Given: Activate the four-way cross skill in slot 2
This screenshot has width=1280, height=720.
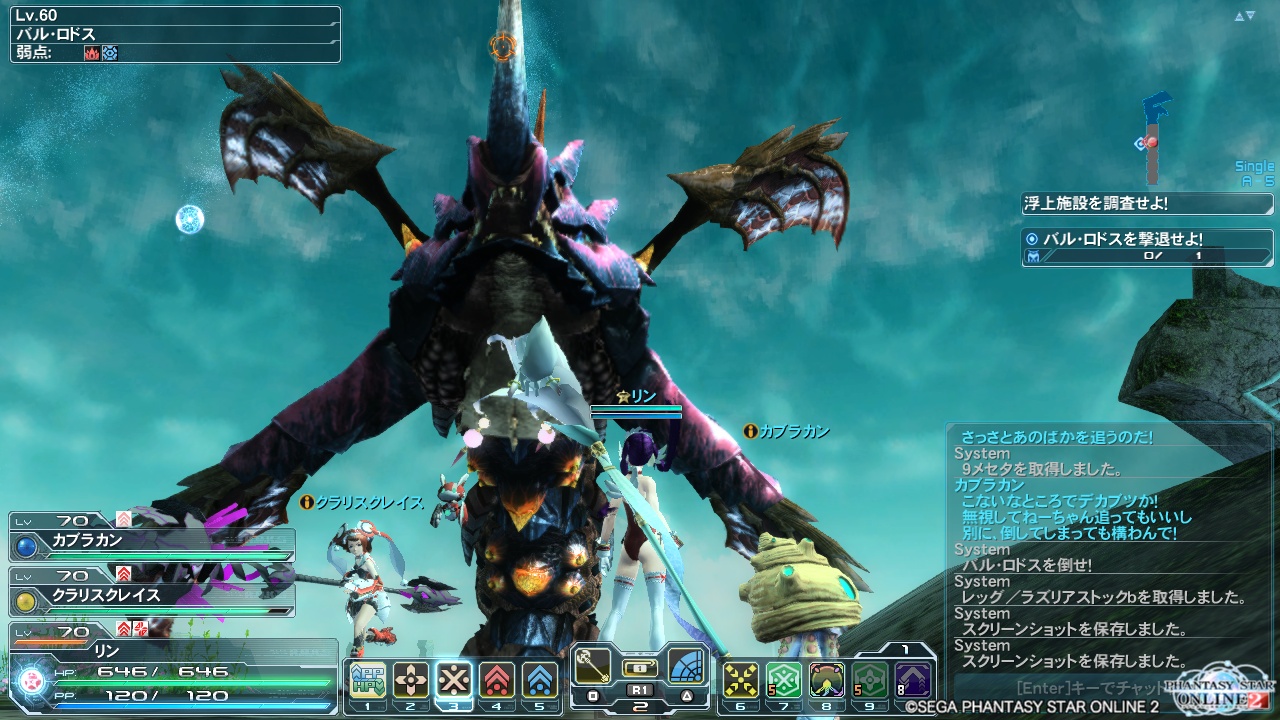Looking at the screenshot, I should 411,681.
